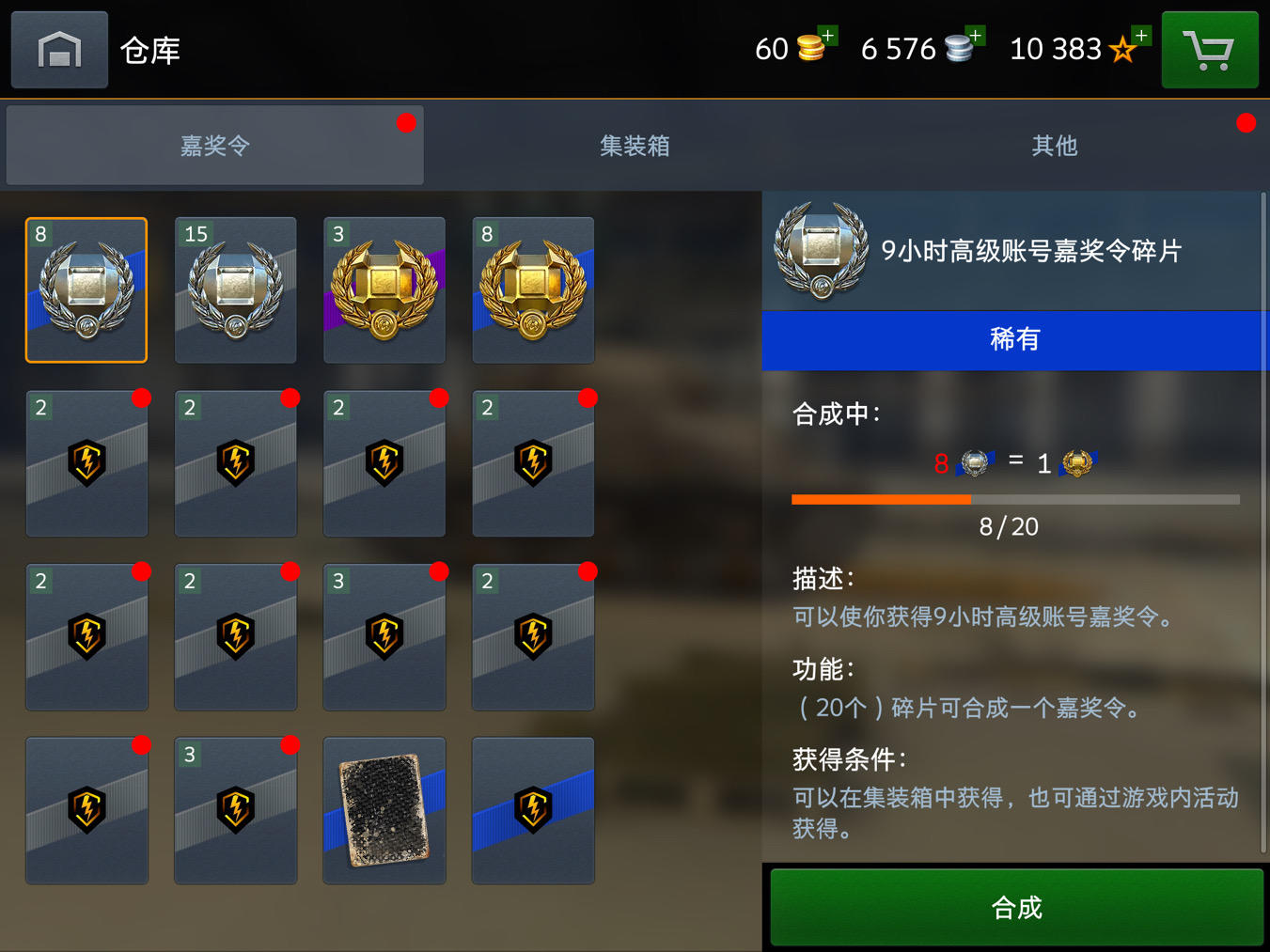The image size is (1270, 952).
Task: Select the first lightning booster fragment
Action: [86, 463]
